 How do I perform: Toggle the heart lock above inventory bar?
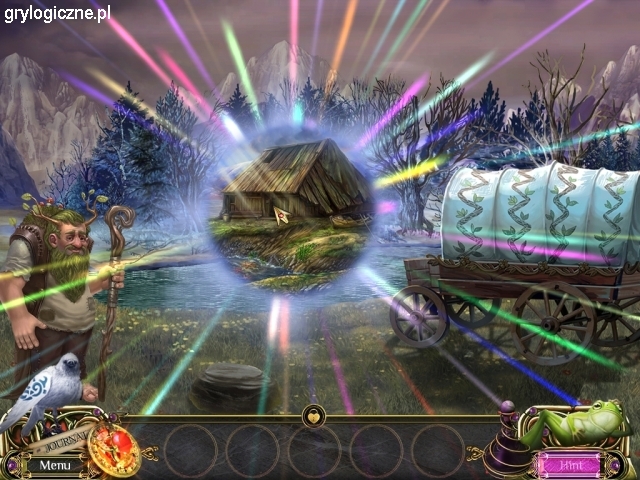pyautogui.click(x=314, y=412)
